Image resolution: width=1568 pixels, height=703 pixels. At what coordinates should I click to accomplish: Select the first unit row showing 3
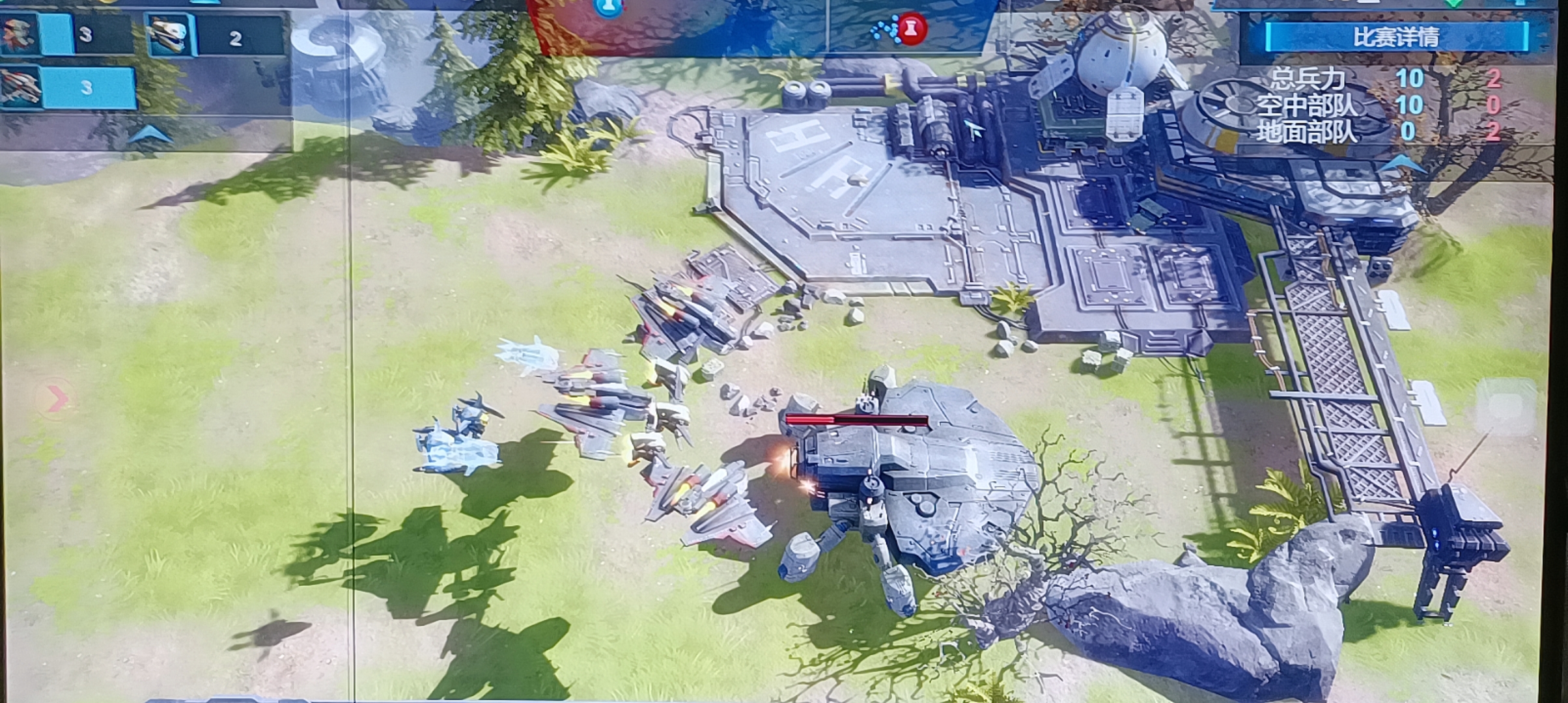click(x=67, y=34)
